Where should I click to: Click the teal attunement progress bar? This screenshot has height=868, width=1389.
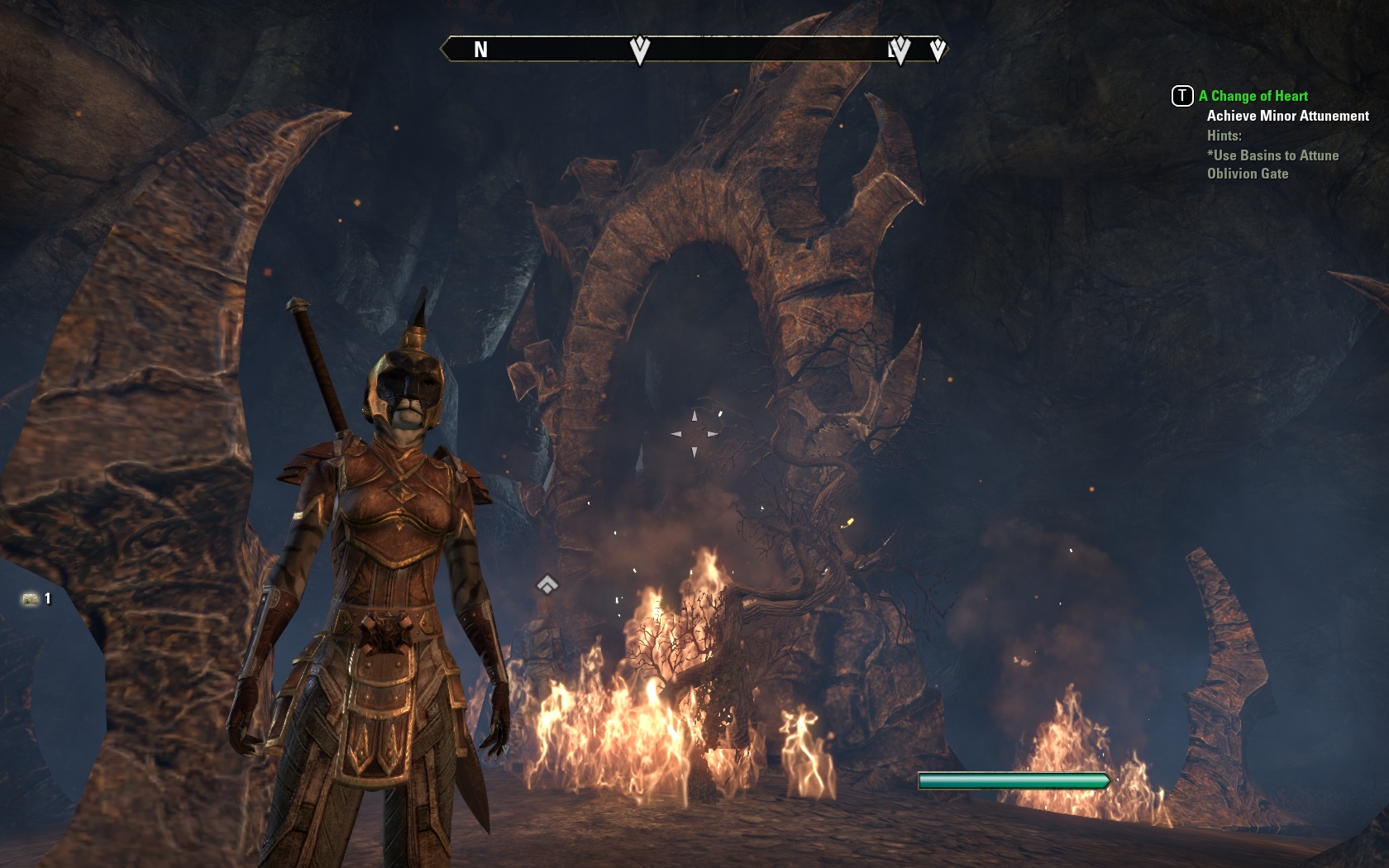[x=1014, y=779]
